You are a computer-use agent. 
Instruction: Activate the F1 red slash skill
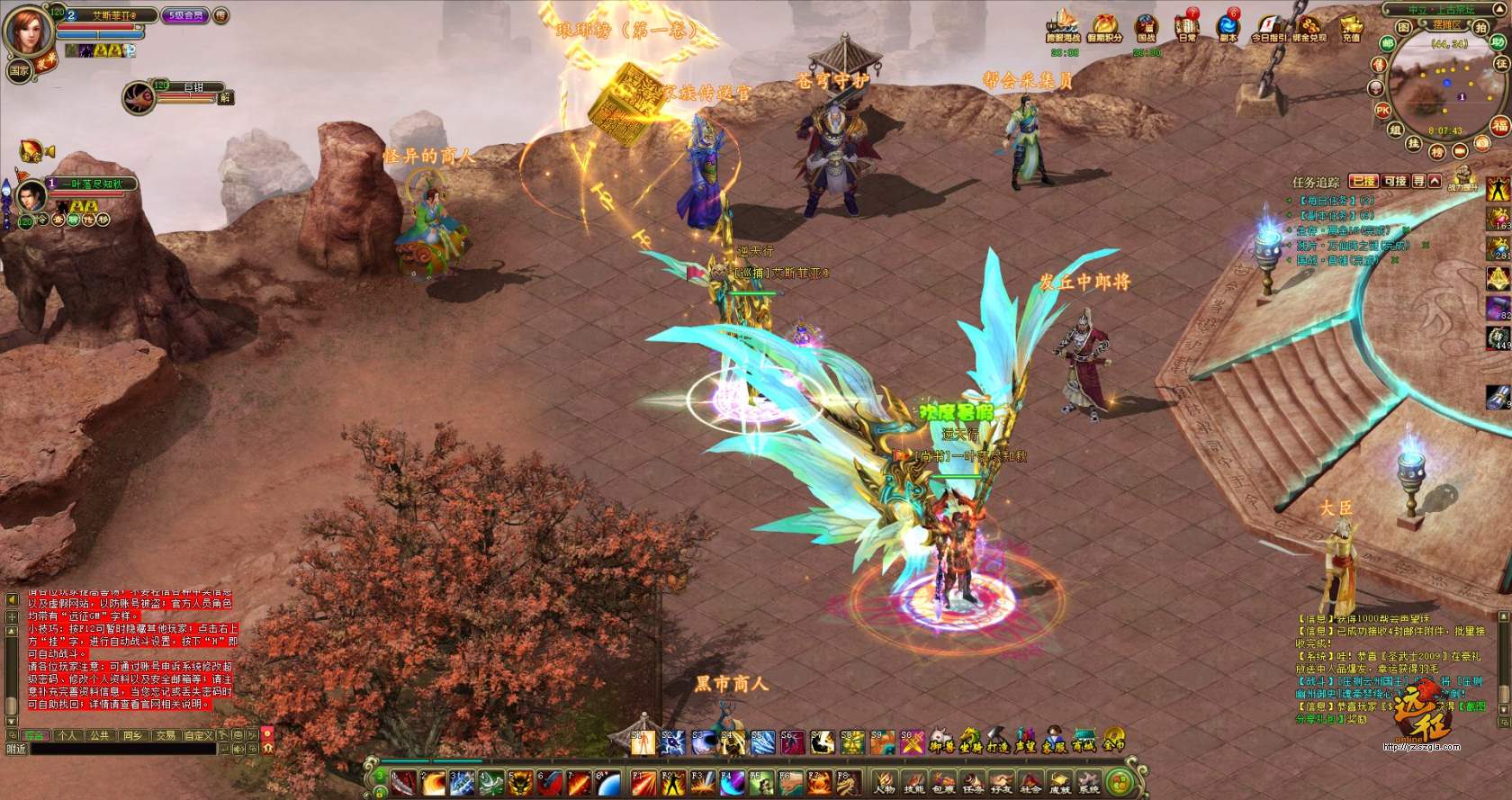(x=640, y=781)
